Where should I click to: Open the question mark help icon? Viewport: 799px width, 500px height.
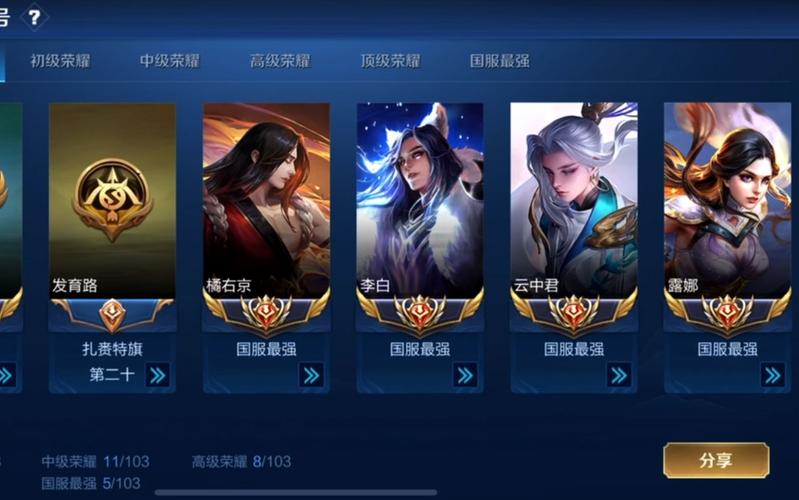tap(34, 17)
